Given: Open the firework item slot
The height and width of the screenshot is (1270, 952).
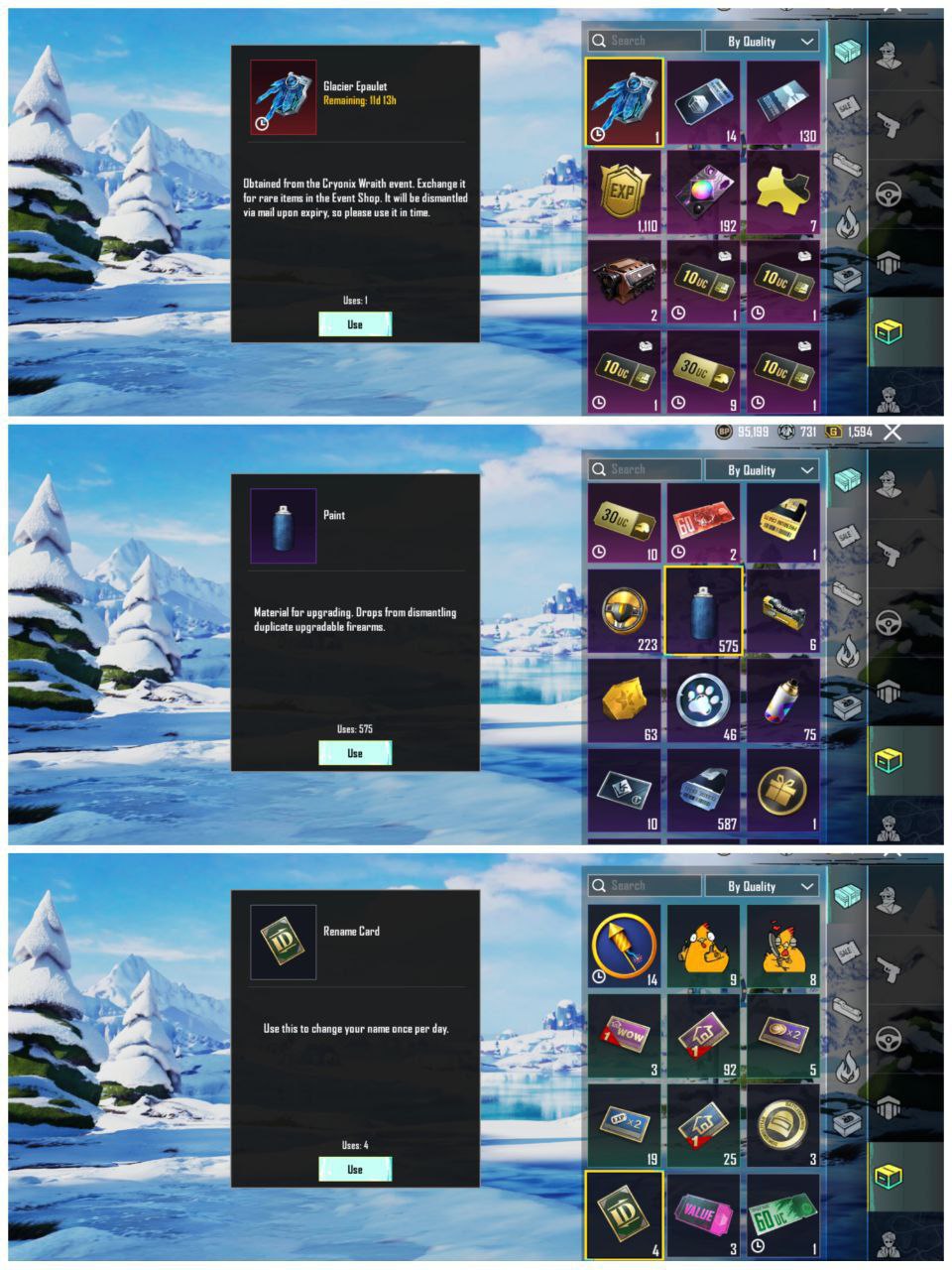Looking at the screenshot, I should click(624, 946).
